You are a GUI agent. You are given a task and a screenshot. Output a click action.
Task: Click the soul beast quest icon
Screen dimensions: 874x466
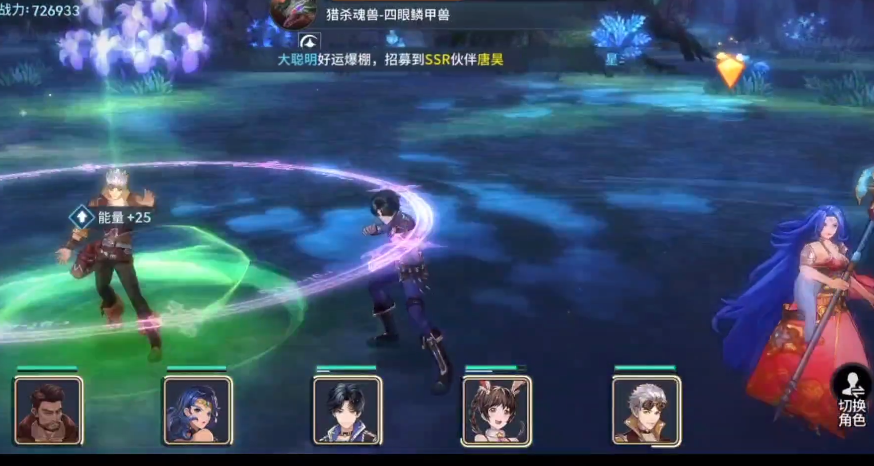coord(293,13)
